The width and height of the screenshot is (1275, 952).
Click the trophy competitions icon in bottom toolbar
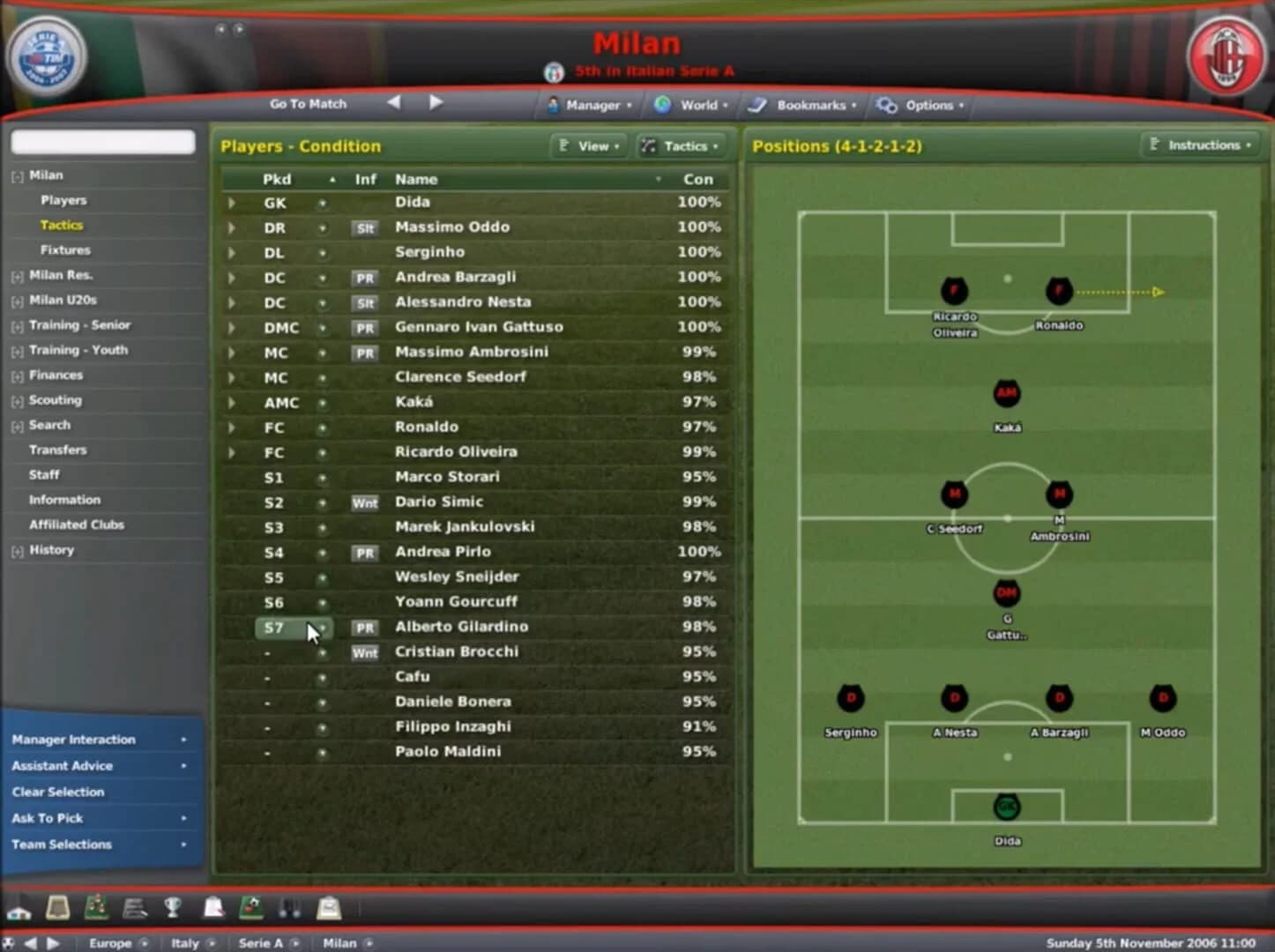click(173, 908)
